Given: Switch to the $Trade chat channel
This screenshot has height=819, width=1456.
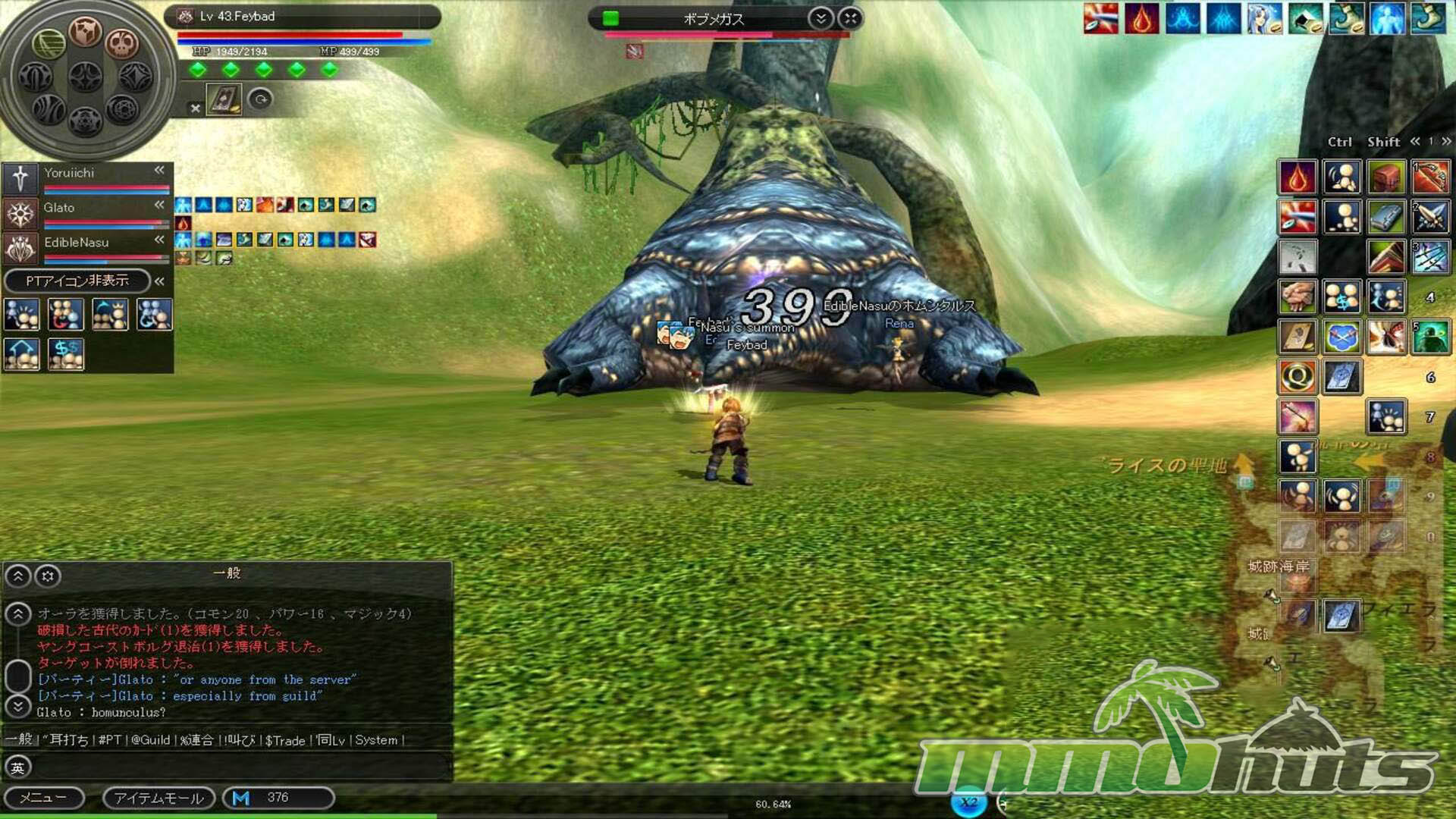Looking at the screenshot, I should coord(284,740).
